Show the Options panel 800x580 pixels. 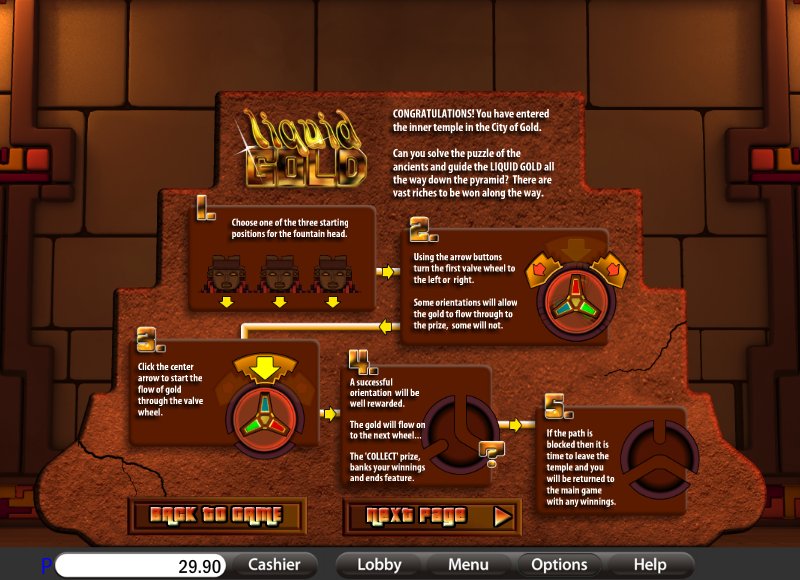[x=558, y=565]
